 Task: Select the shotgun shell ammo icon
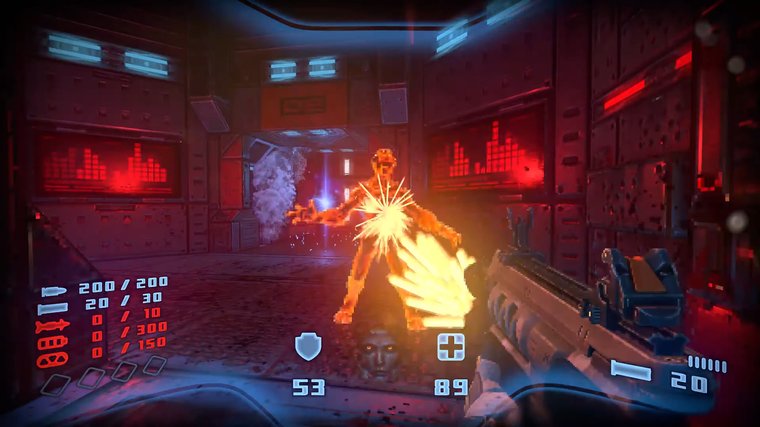[52, 309]
